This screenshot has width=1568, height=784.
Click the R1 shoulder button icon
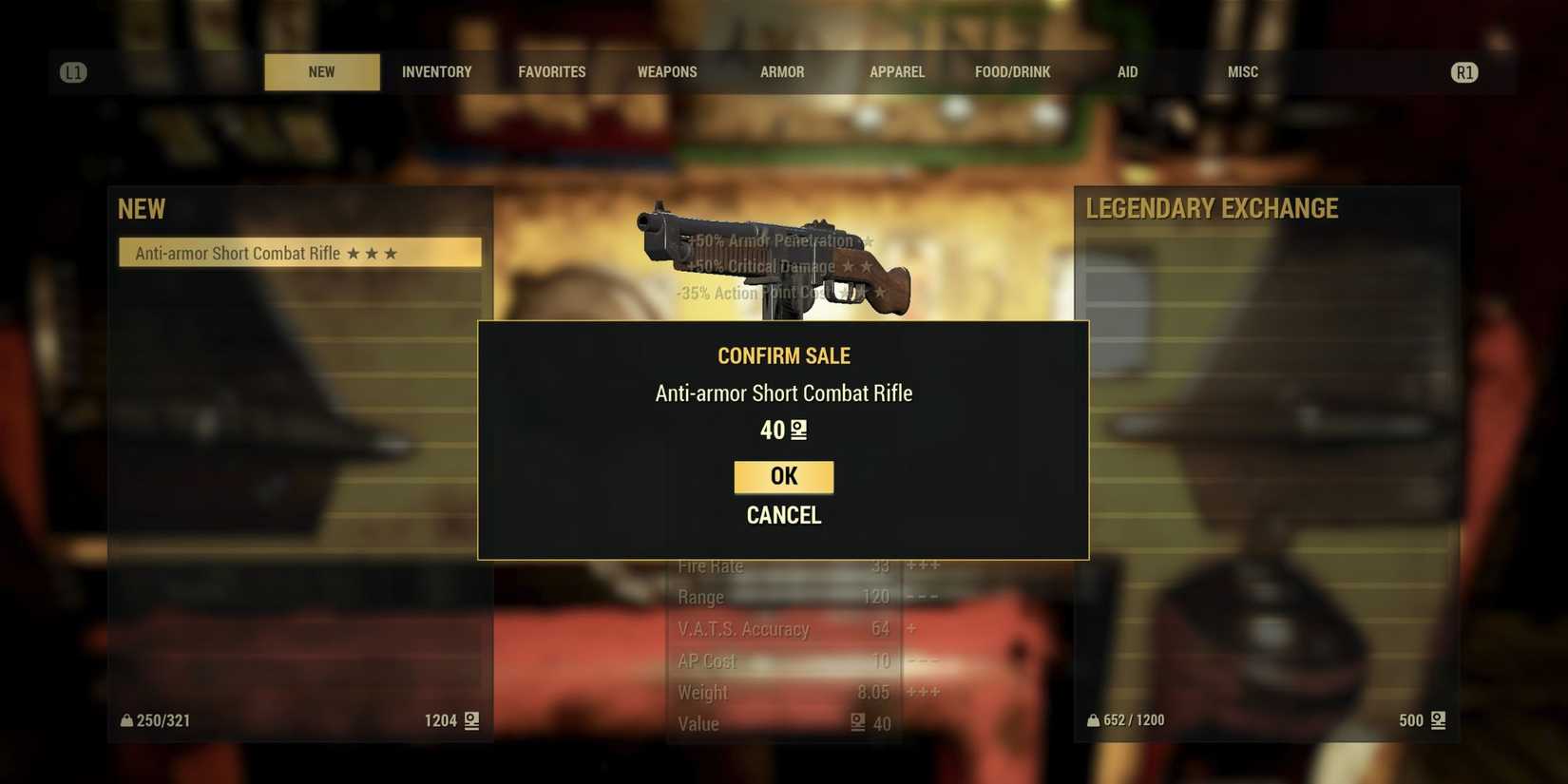point(1463,71)
